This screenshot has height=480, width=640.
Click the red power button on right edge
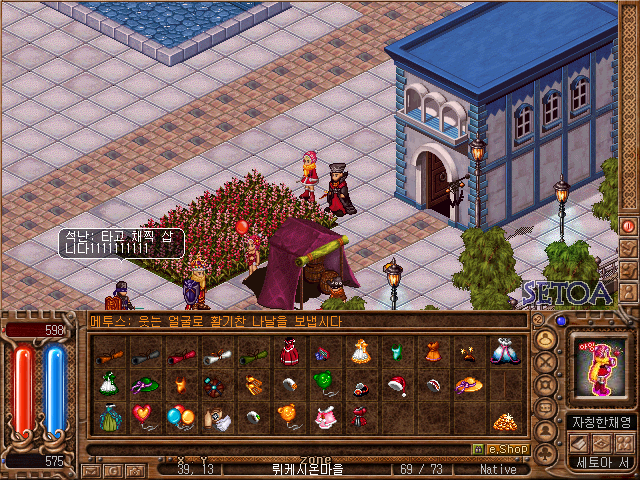tap(629, 226)
